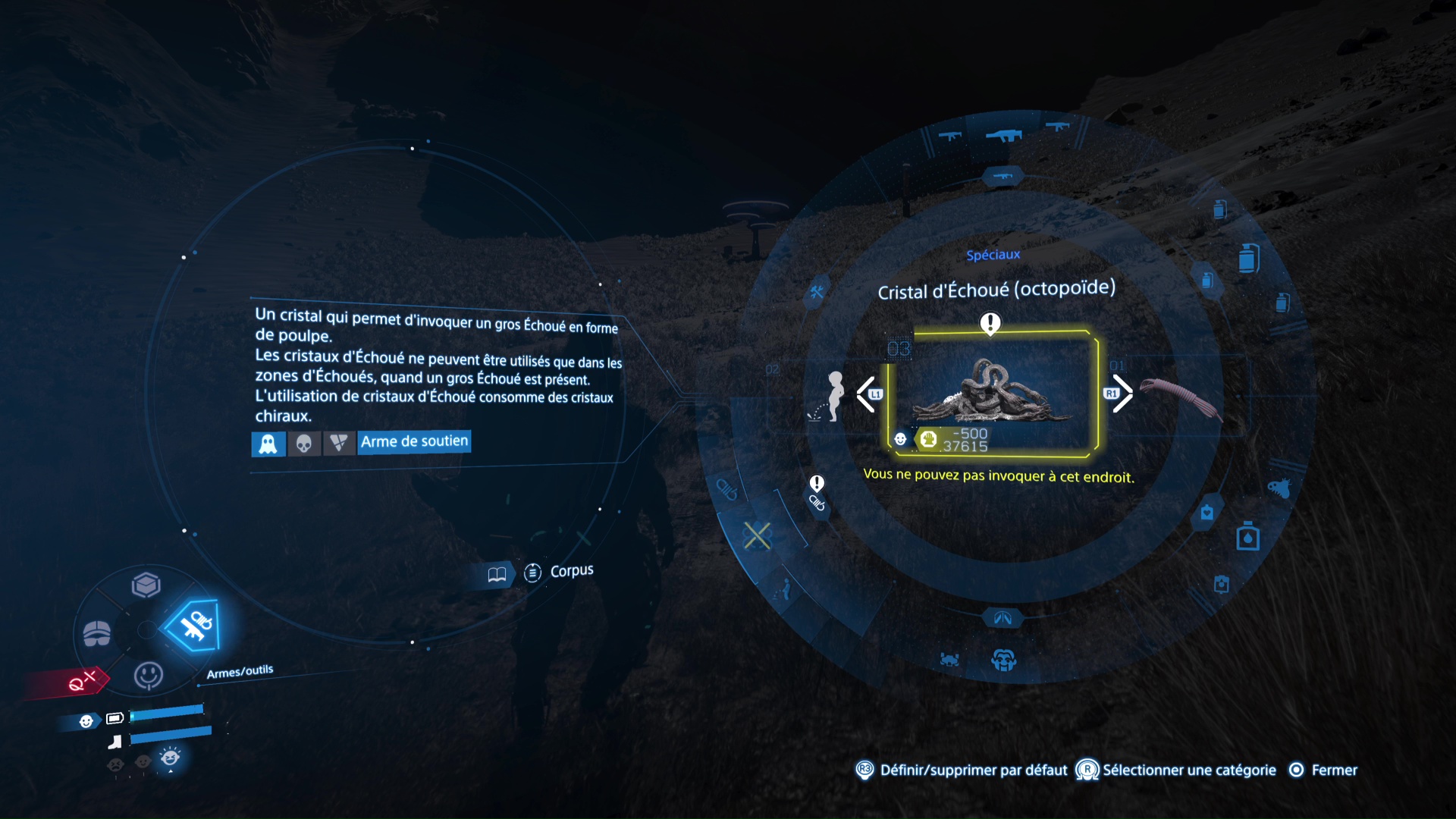Click Sélectionner une catégorie label
Viewport: 1456px width, 819px height.
click(x=1188, y=770)
